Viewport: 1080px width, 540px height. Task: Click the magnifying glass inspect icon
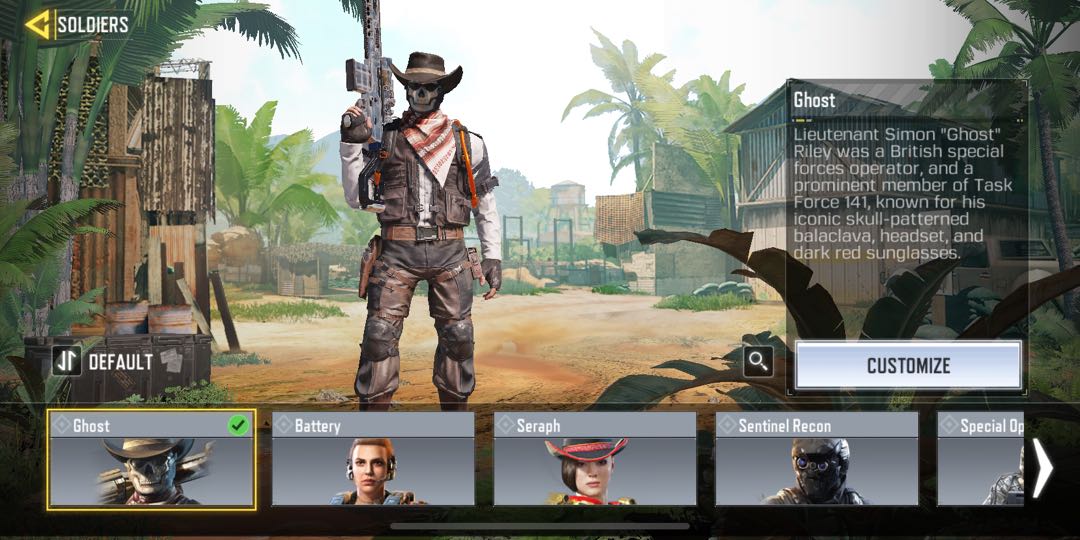[759, 362]
